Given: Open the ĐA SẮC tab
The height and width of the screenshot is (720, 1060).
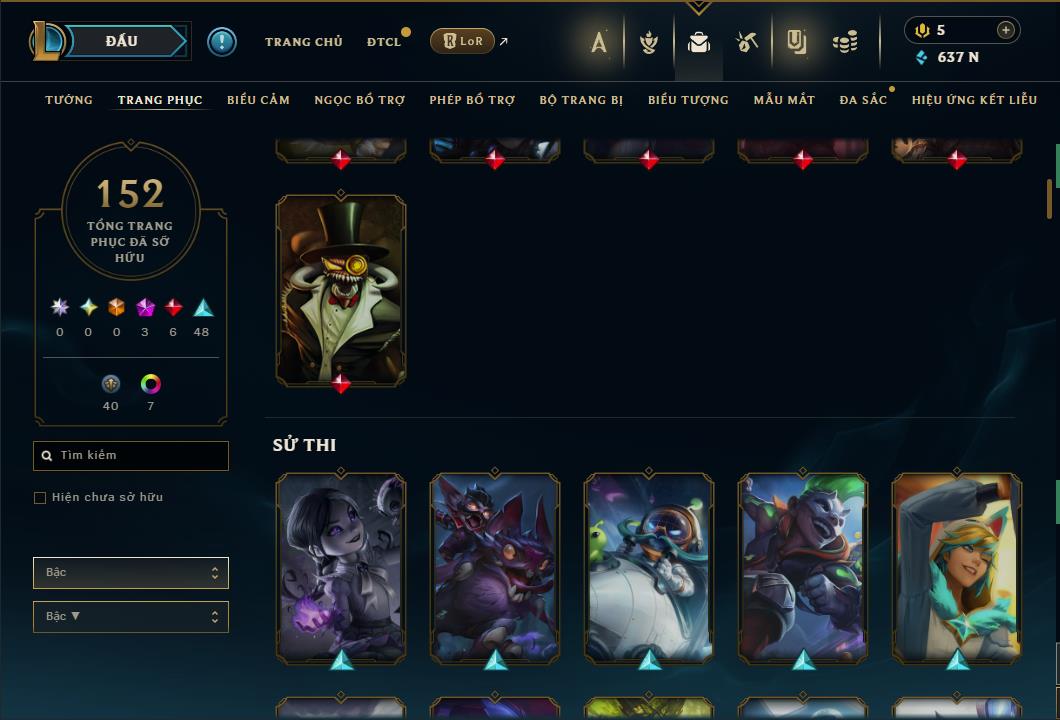Looking at the screenshot, I should pyautogui.click(x=863, y=100).
